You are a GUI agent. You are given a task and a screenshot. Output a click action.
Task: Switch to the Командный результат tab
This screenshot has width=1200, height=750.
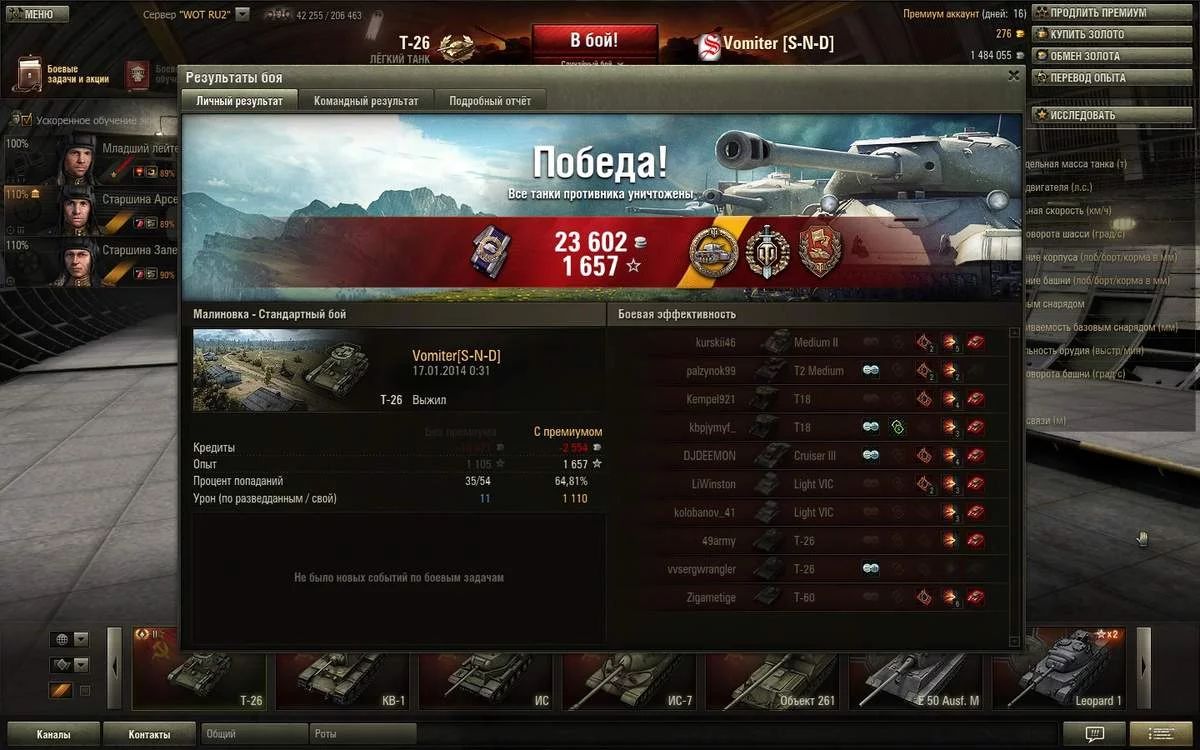[366, 100]
